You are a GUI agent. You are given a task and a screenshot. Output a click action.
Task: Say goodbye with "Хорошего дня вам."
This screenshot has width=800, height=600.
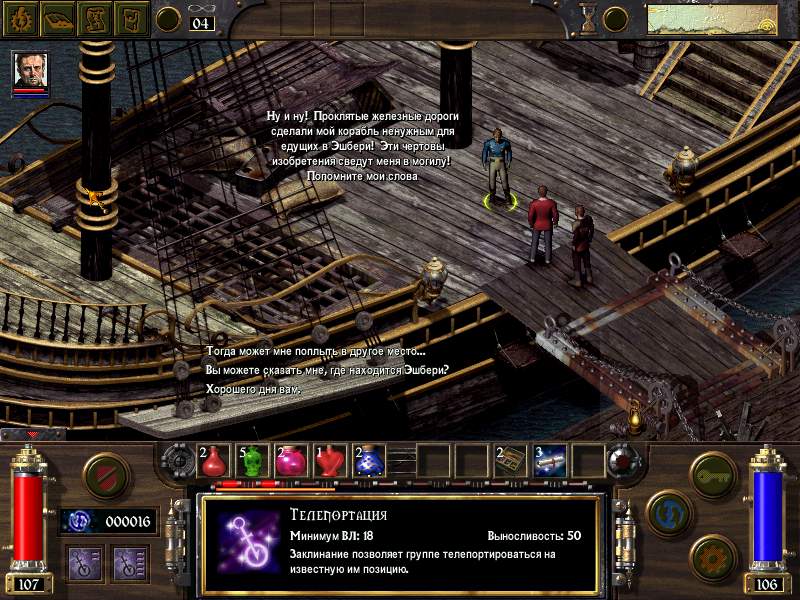pos(253,388)
